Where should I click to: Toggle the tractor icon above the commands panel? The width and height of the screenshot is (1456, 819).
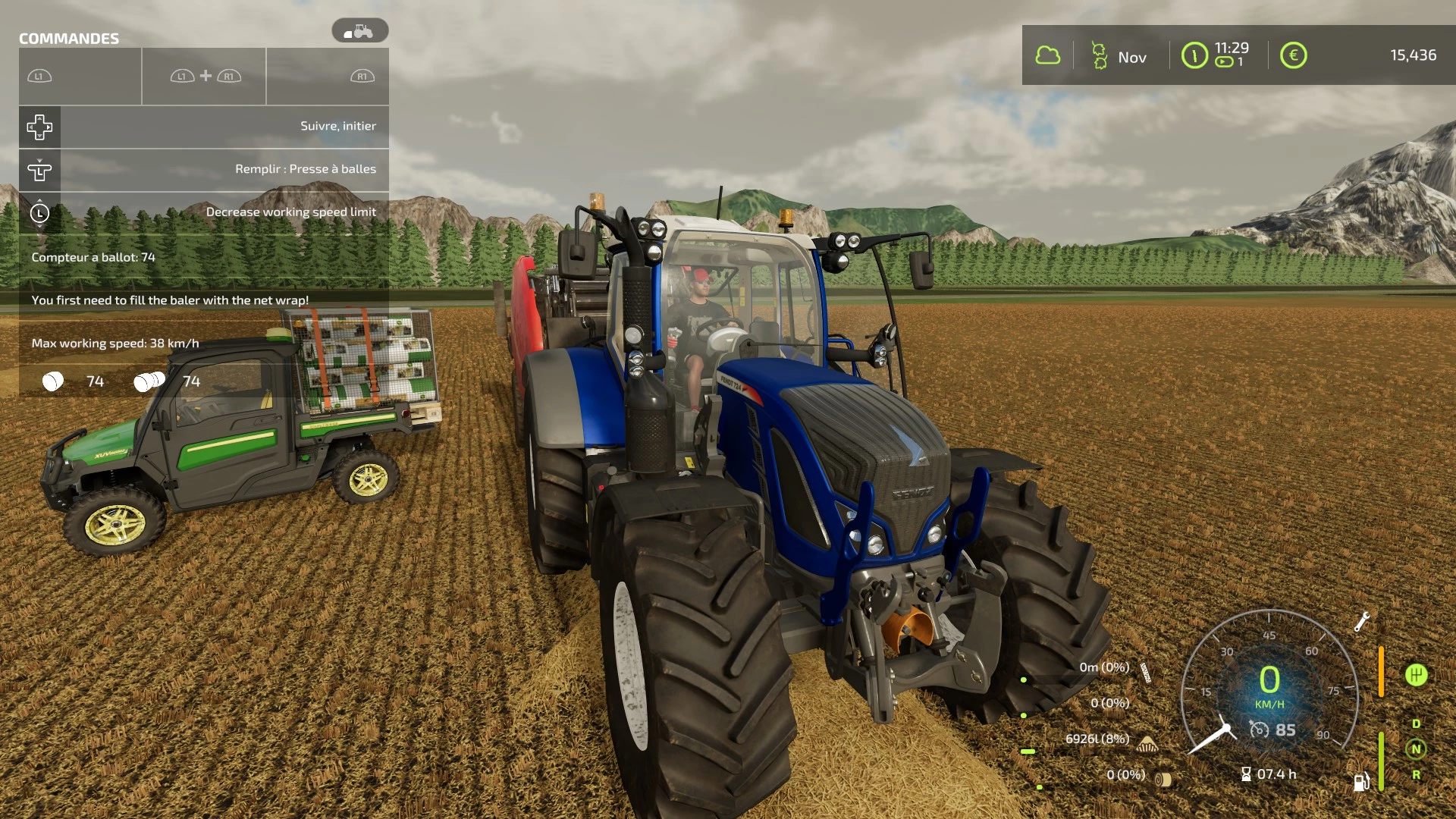pos(359,31)
